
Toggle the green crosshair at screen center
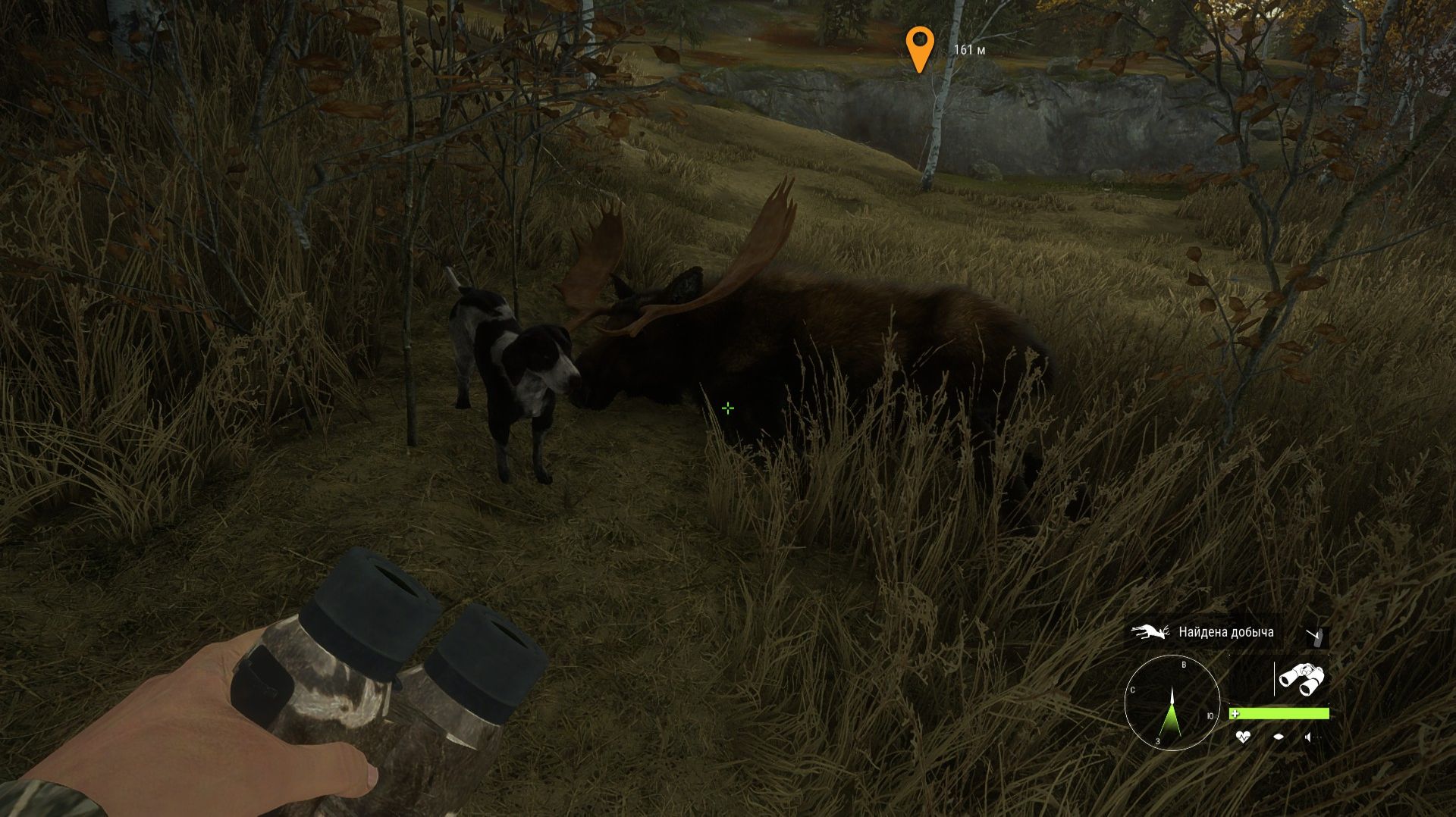tap(728, 408)
